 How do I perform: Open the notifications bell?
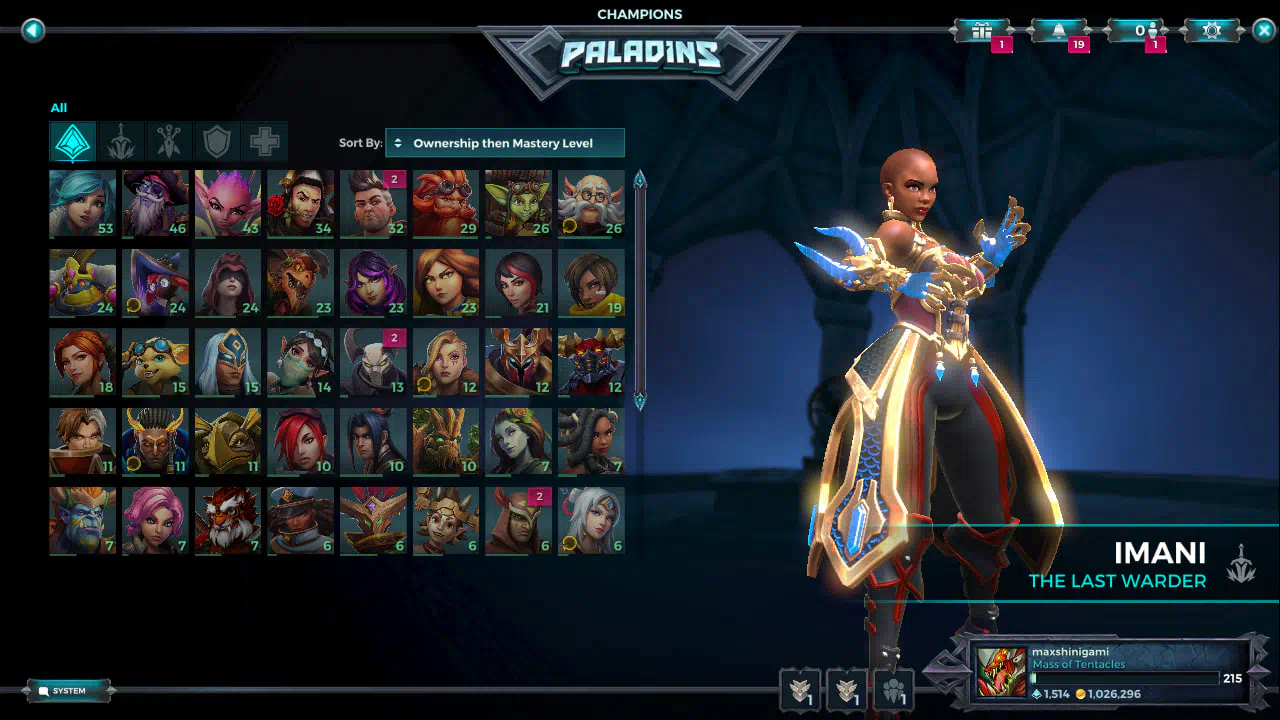[1058, 31]
